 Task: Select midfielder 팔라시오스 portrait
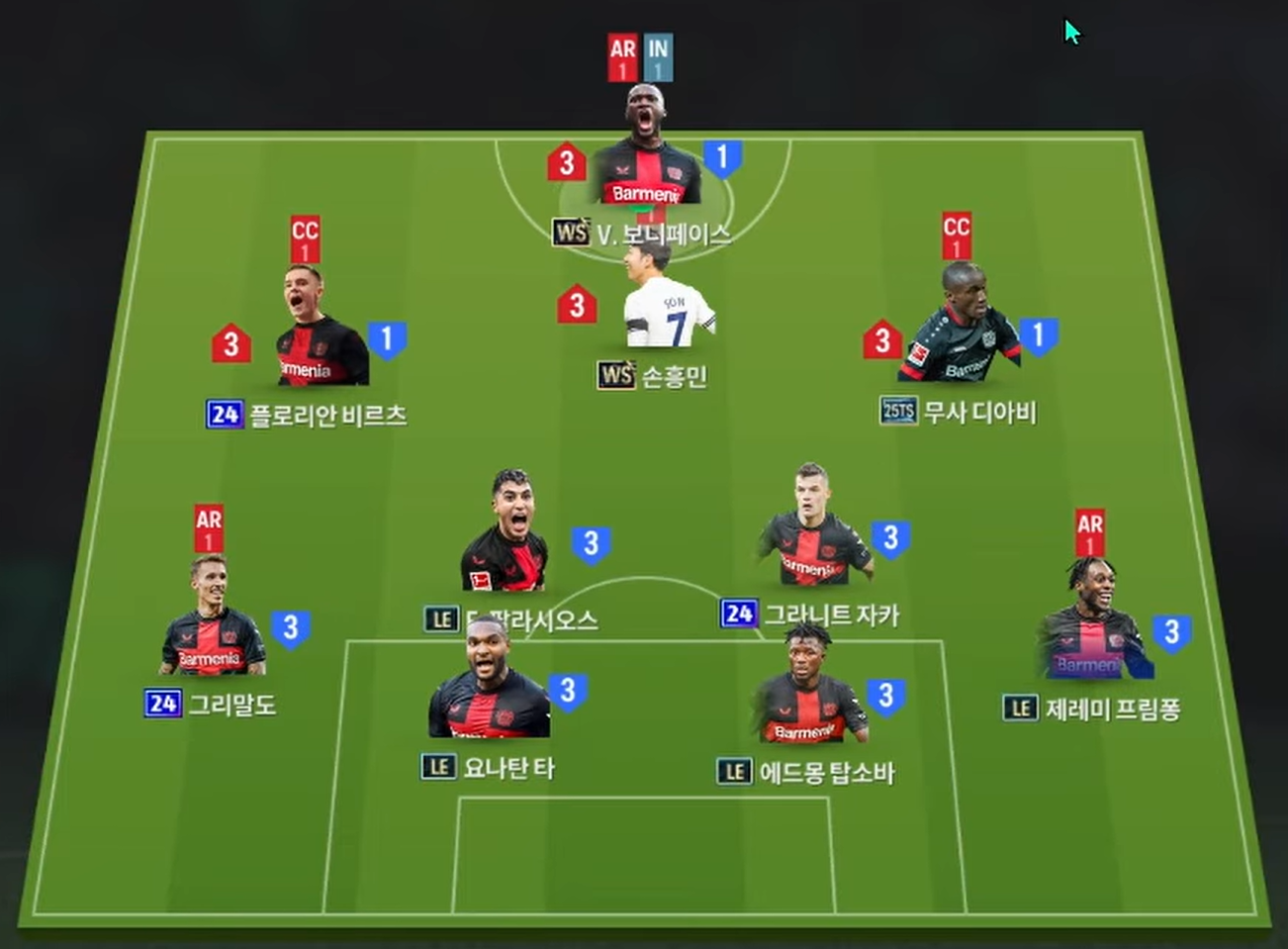506,536
